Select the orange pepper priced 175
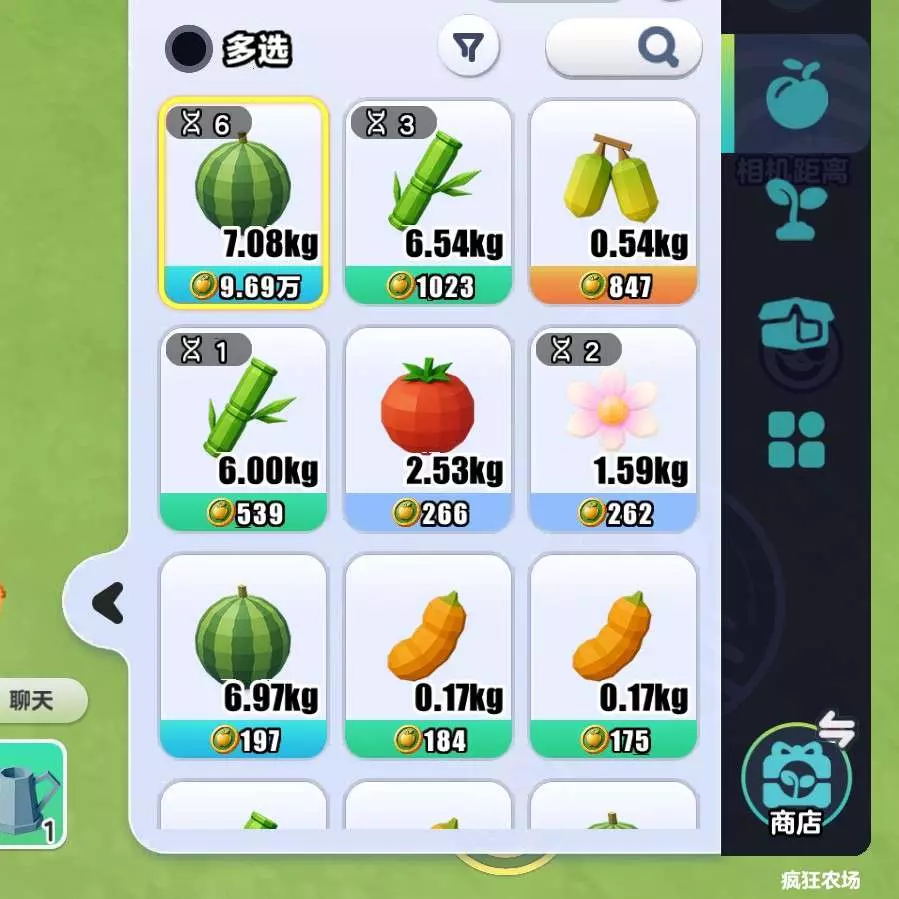Viewport: 899px width, 899px height. click(612, 656)
